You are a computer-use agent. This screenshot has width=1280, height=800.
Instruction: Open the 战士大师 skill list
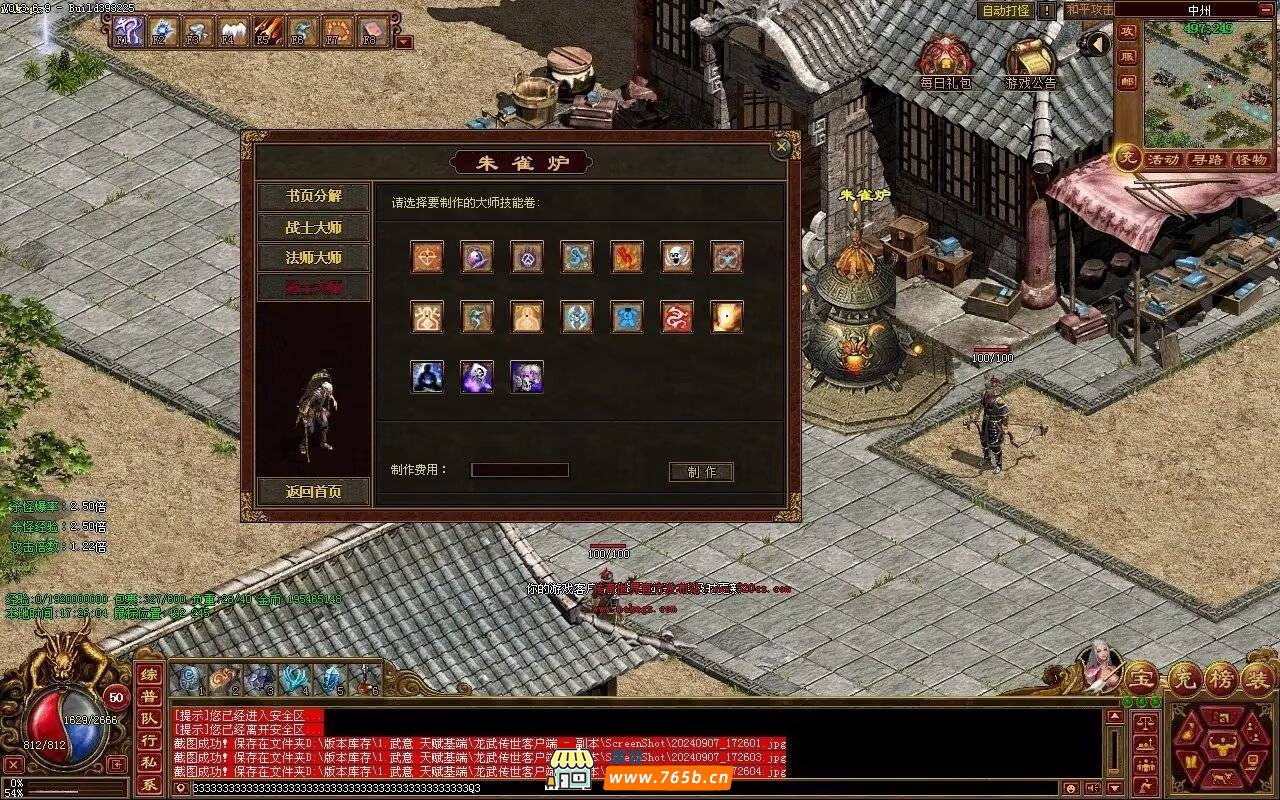coord(313,227)
